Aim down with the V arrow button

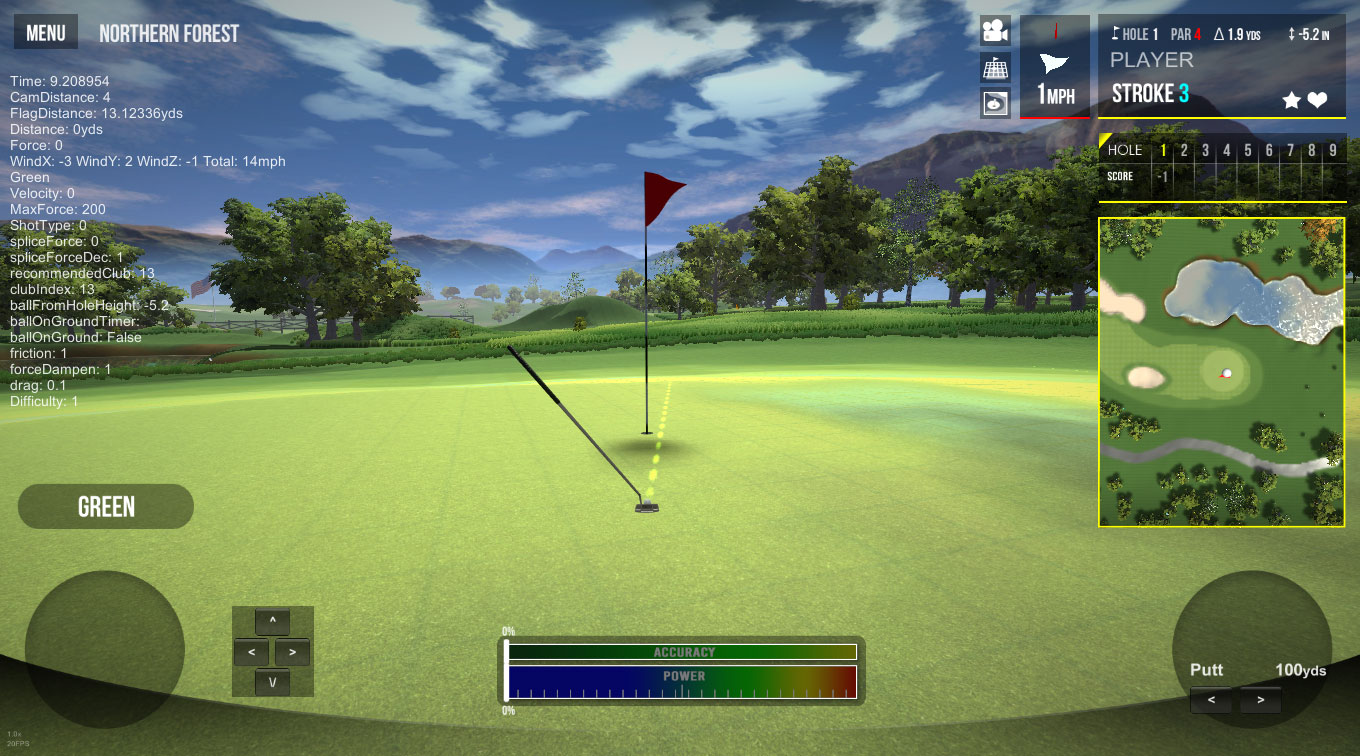coord(272,682)
